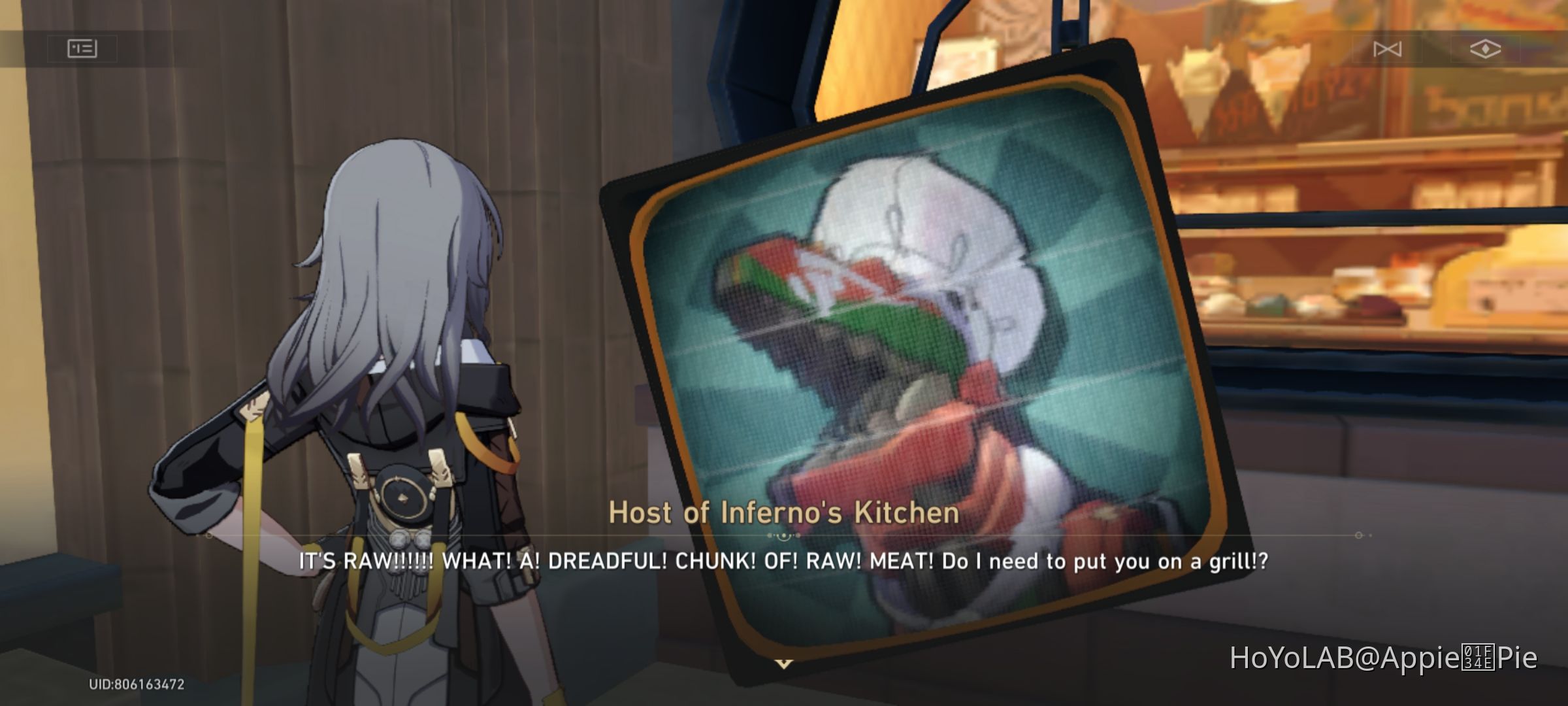Click the bowtie-shaped auto advance icon

tap(1388, 48)
